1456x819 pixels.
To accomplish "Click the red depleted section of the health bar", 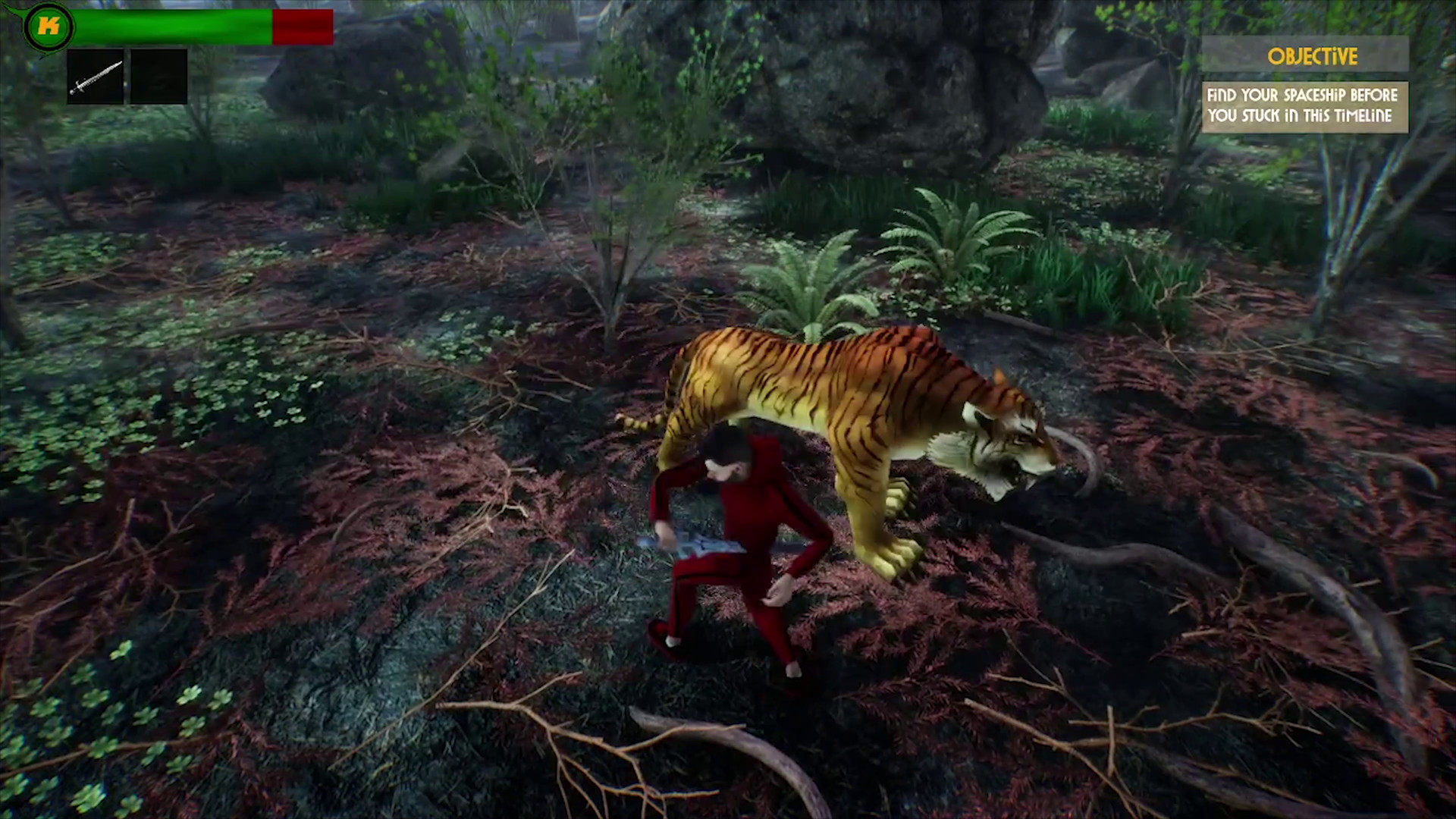I will [302, 25].
